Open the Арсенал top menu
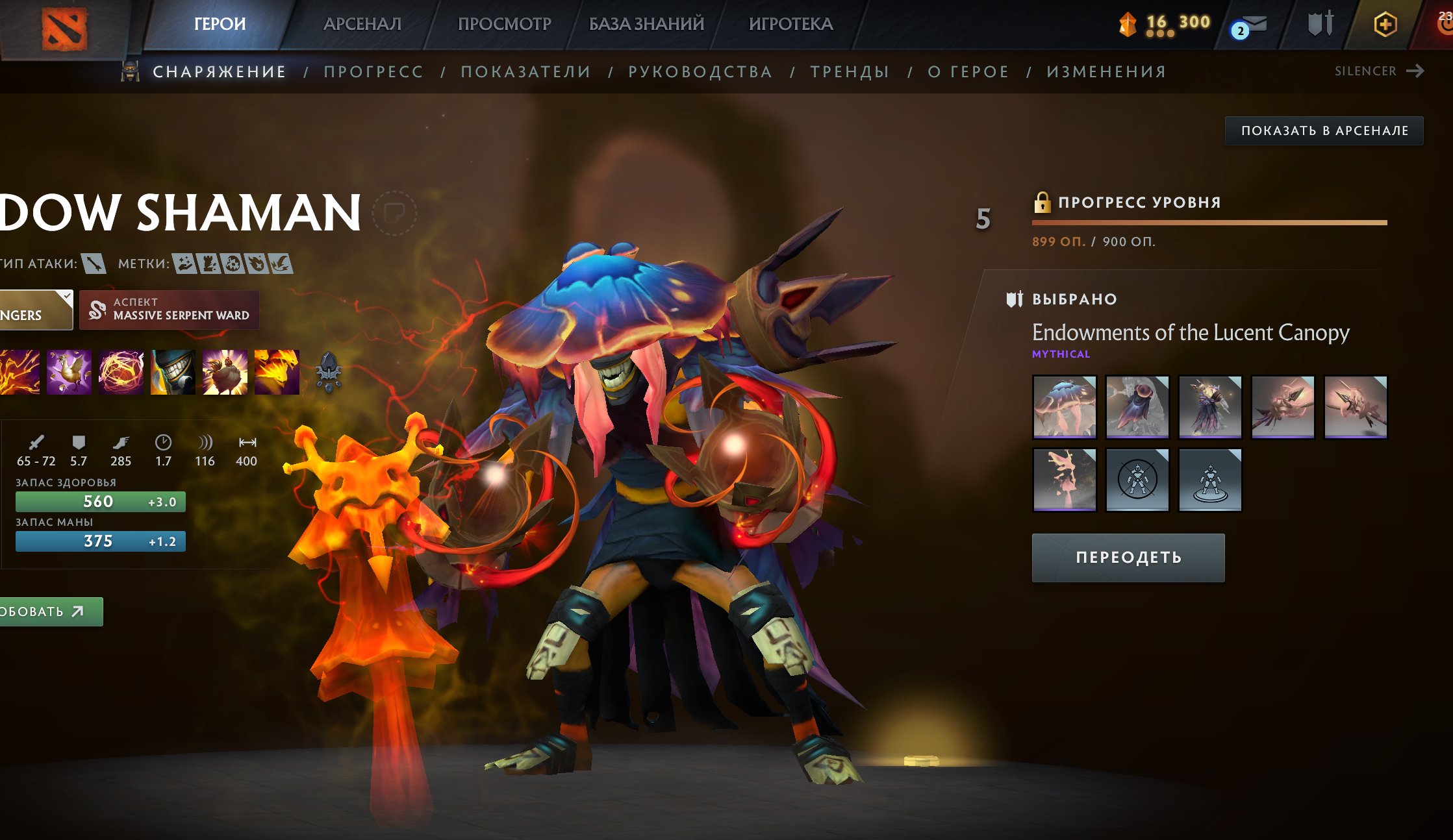 click(x=362, y=24)
